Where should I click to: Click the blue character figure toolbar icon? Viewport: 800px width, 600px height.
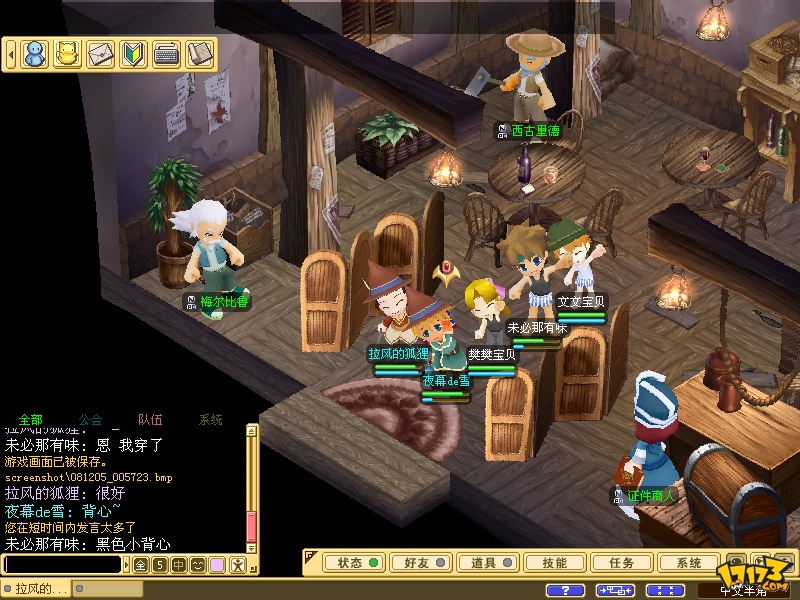pos(35,53)
